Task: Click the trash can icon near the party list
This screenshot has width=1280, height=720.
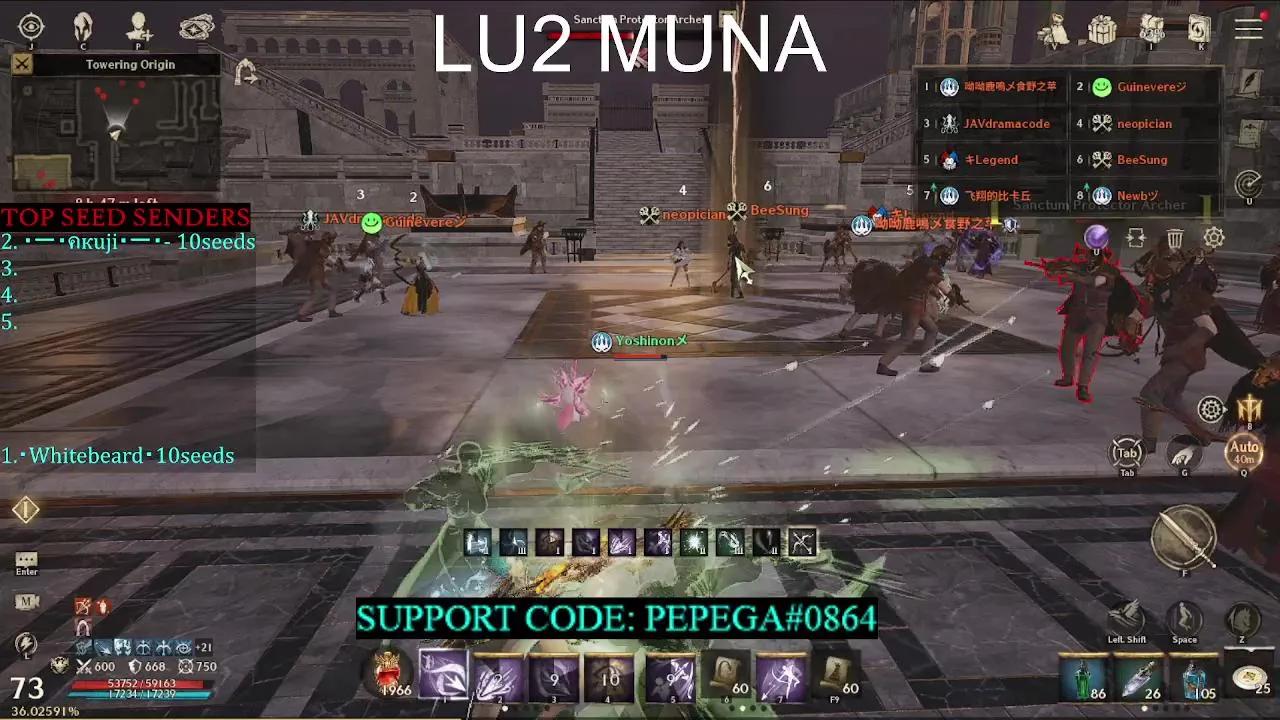Action: (x=1175, y=238)
